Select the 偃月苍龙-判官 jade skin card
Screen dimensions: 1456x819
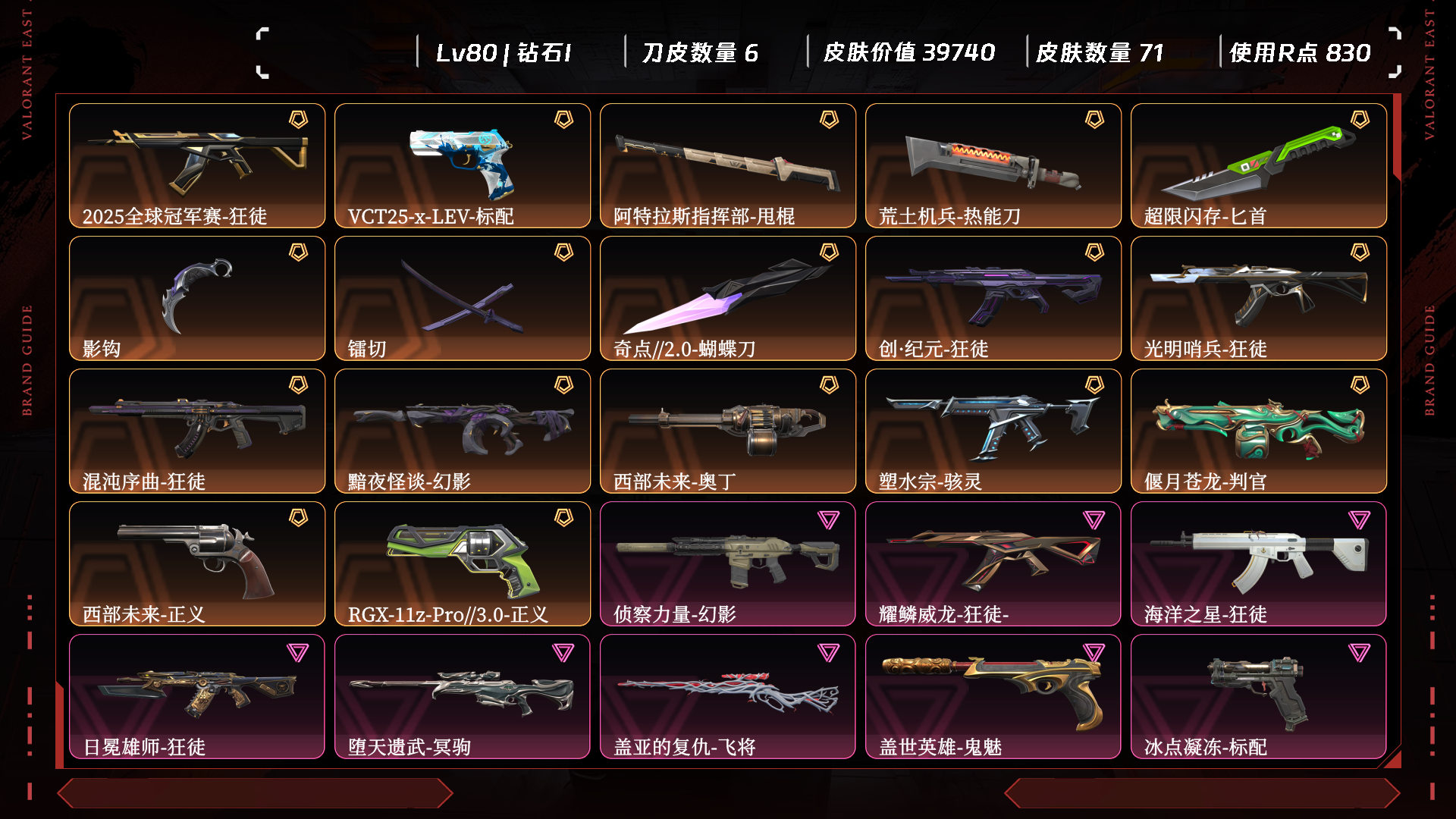pyautogui.click(x=1259, y=431)
